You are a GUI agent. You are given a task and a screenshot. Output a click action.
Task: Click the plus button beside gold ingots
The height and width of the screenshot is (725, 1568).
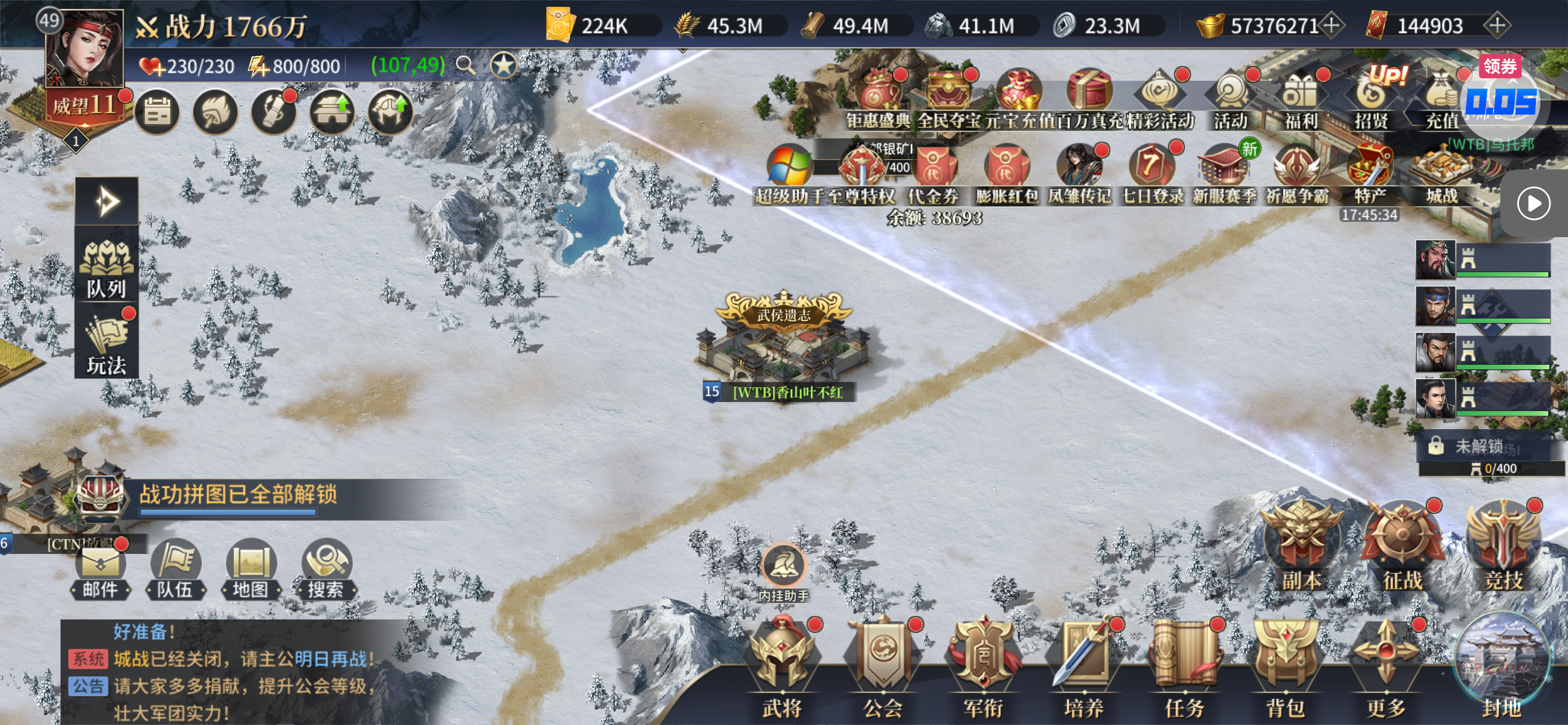pyautogui.click(x=1332, y=25)
